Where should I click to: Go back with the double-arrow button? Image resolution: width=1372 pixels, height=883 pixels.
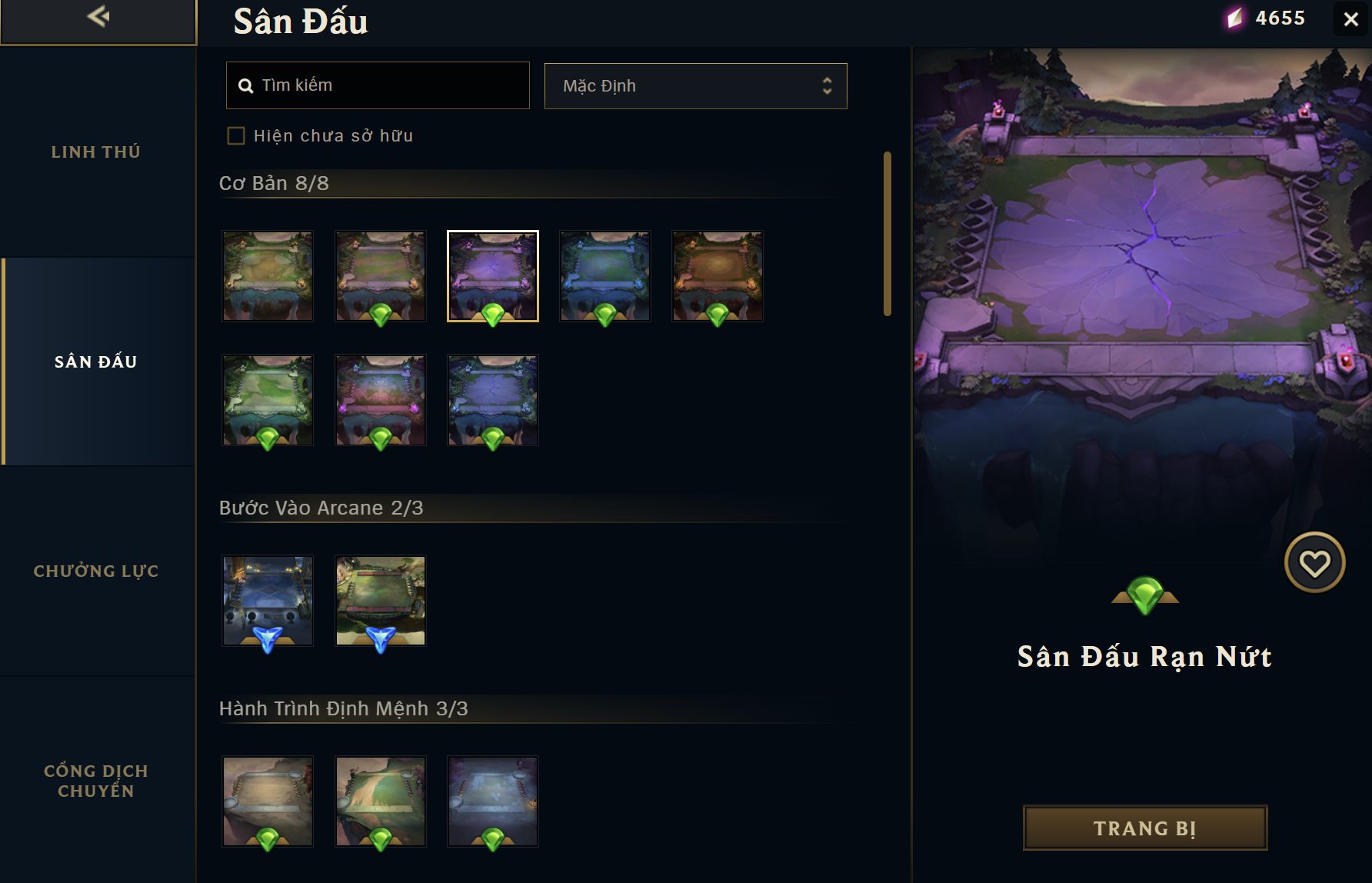coord(98,17)
